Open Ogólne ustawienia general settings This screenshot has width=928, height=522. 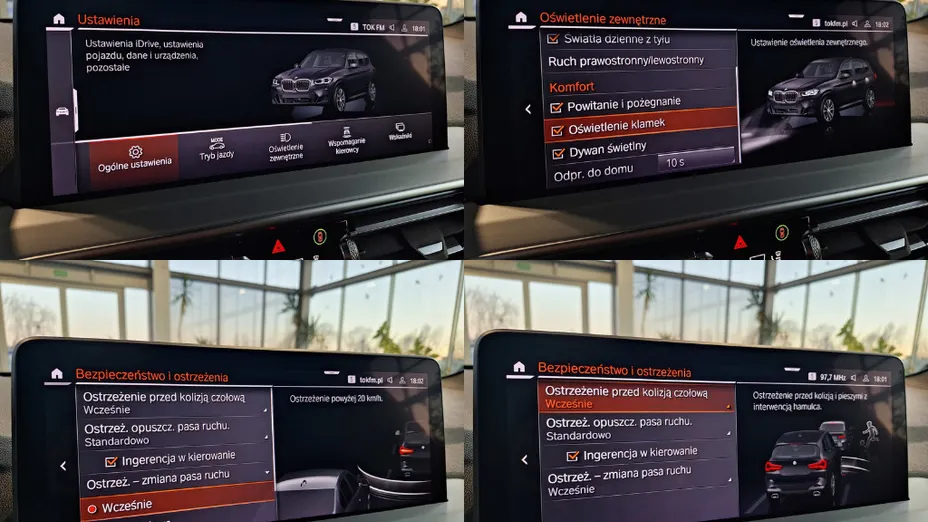click(134, 157)
